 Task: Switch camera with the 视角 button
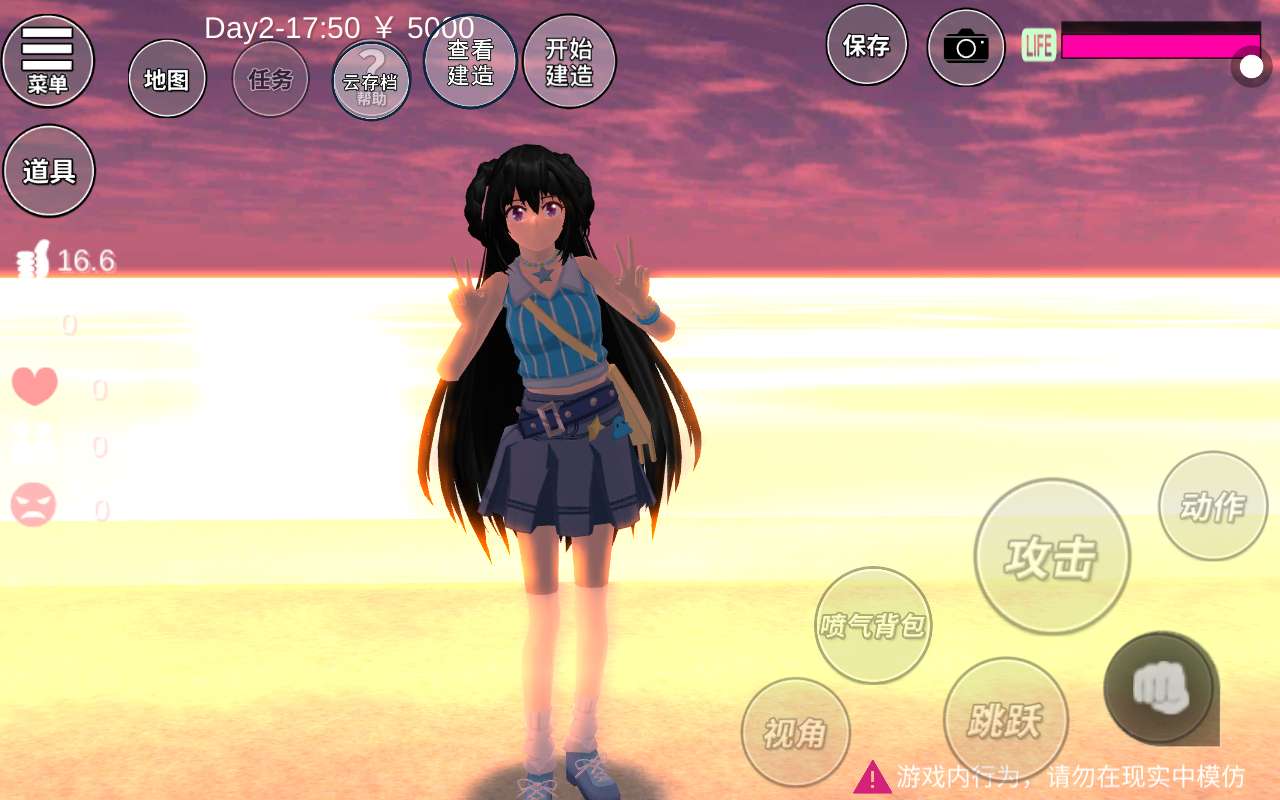[x=796, y=733]
